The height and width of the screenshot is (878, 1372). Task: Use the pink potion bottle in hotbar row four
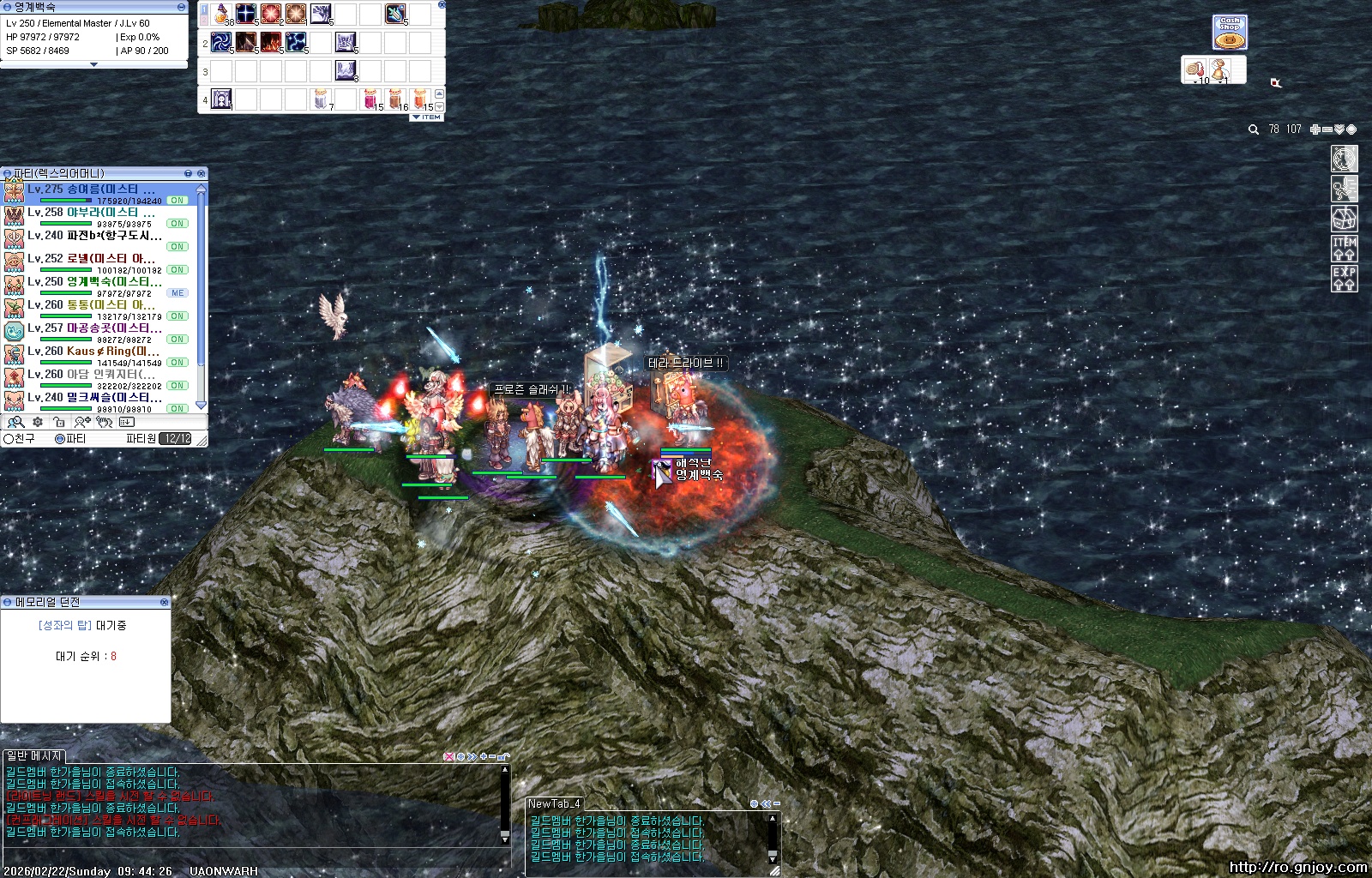370,99
